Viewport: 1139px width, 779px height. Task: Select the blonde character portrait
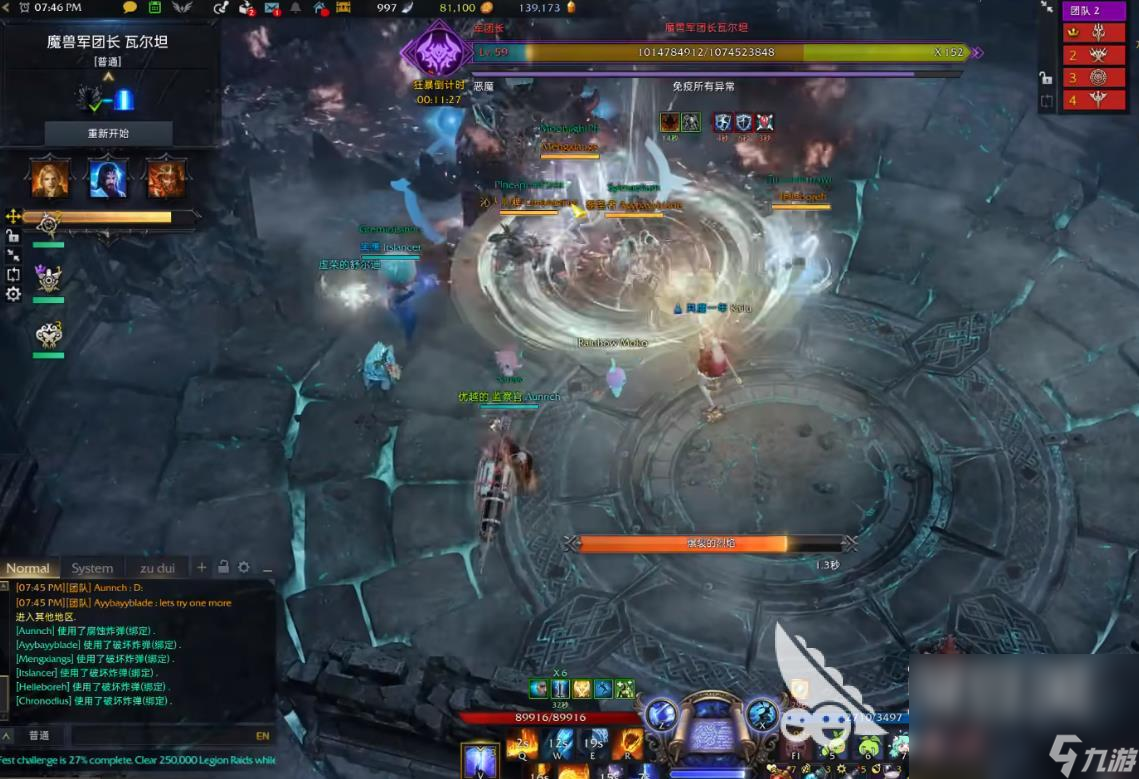coord(50,178)
